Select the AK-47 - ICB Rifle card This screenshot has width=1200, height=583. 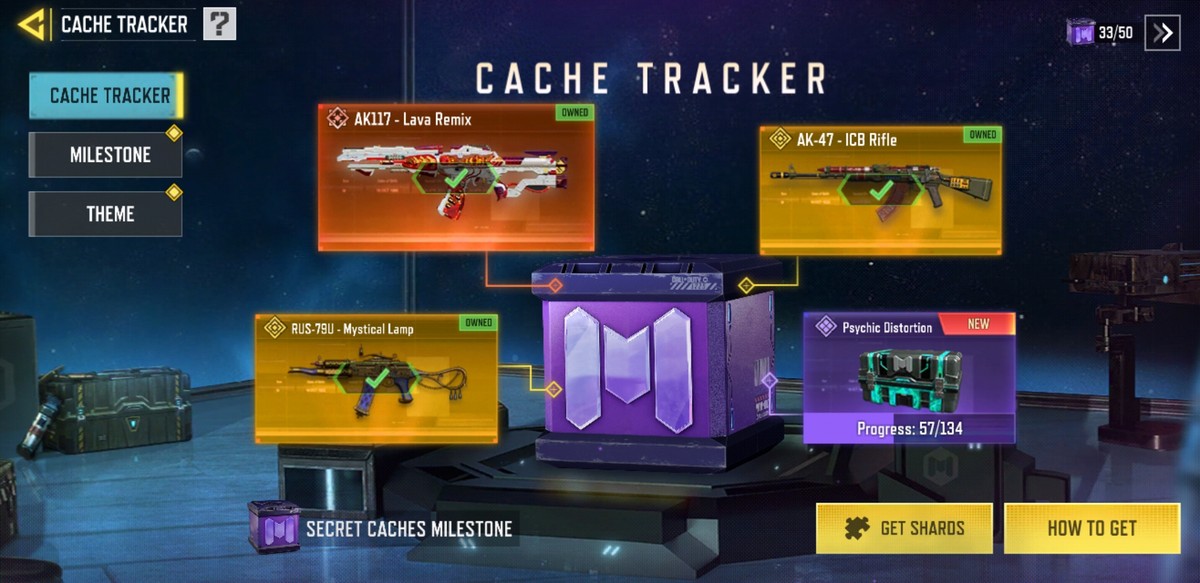pos(880,190)
